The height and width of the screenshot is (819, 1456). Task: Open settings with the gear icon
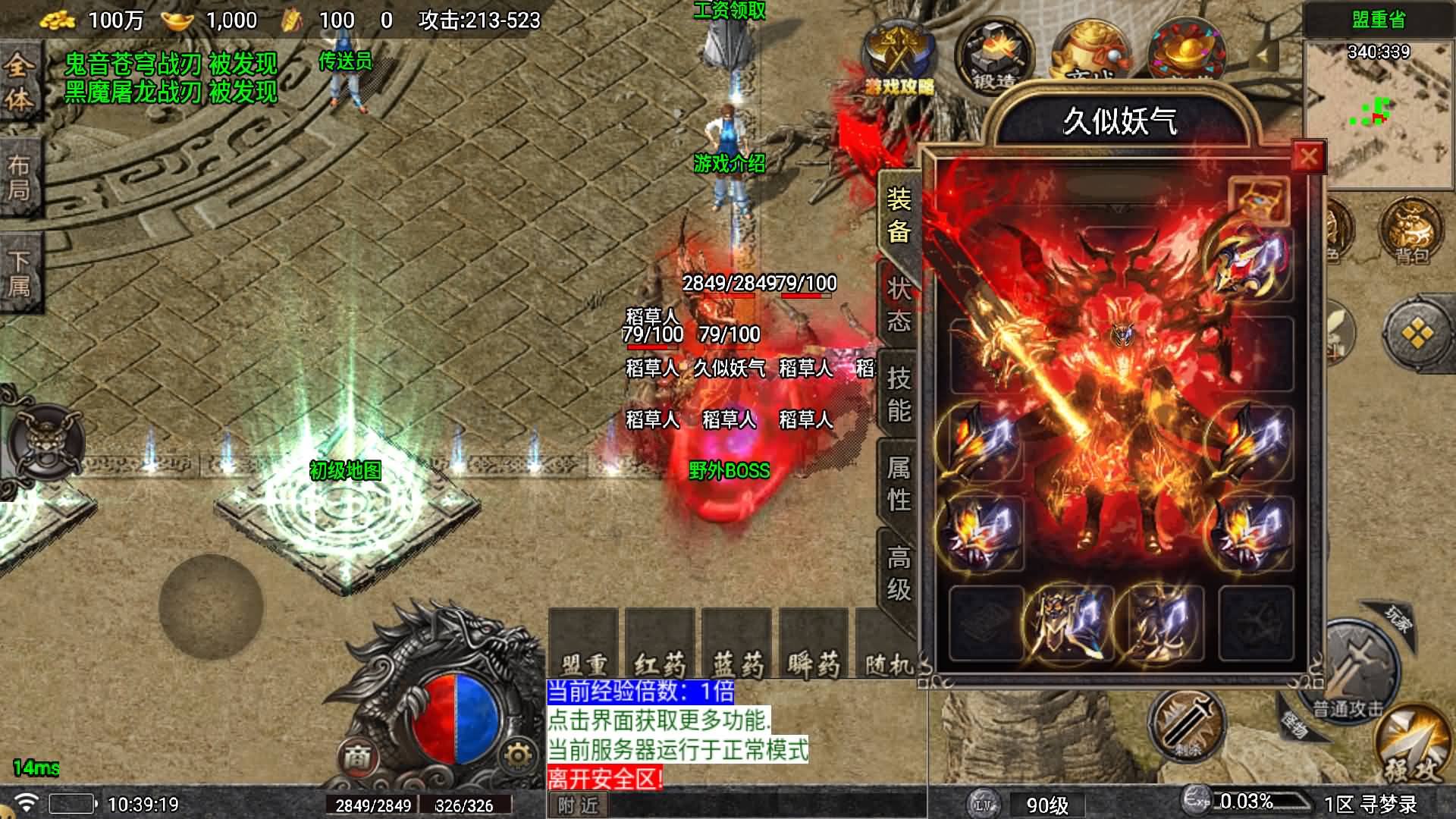(518, 755)
